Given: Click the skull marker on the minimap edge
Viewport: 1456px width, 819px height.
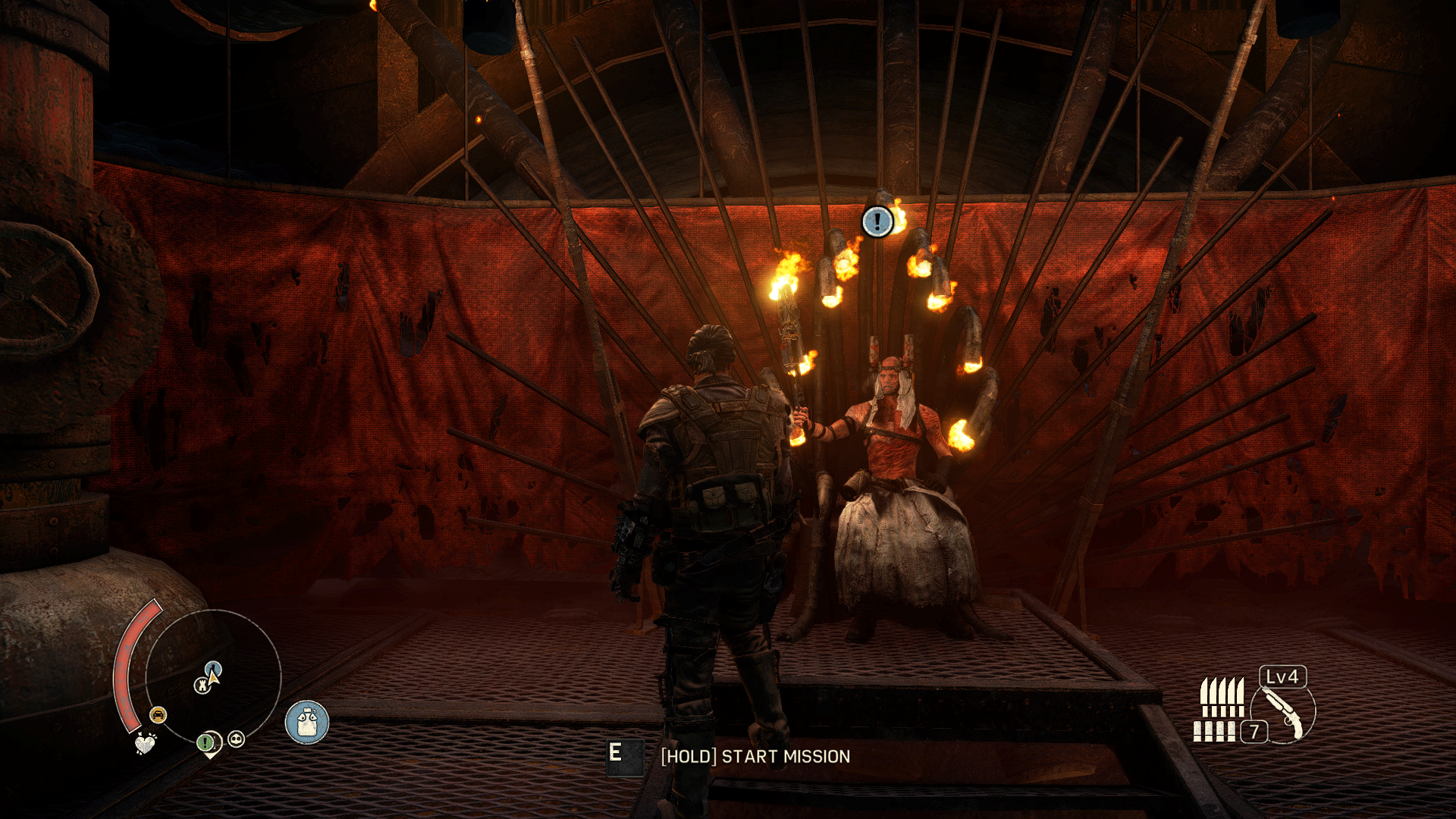Looking at the screenshot, I should [x=237, y=739].
